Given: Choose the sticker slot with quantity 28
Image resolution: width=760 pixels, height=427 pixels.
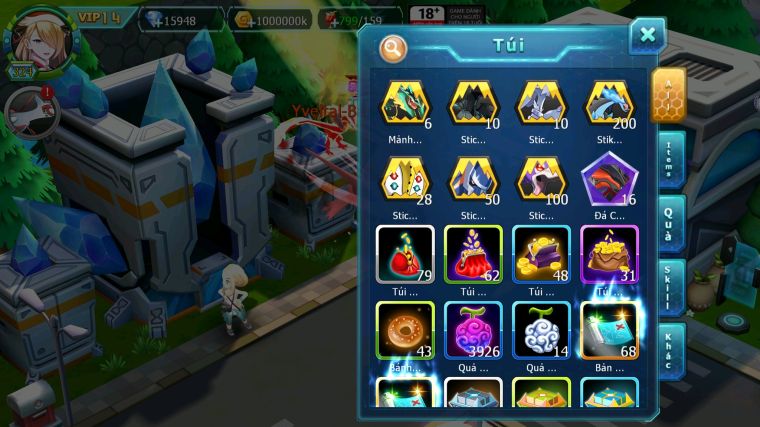Looking at the screenshot, I should point(404,178).
